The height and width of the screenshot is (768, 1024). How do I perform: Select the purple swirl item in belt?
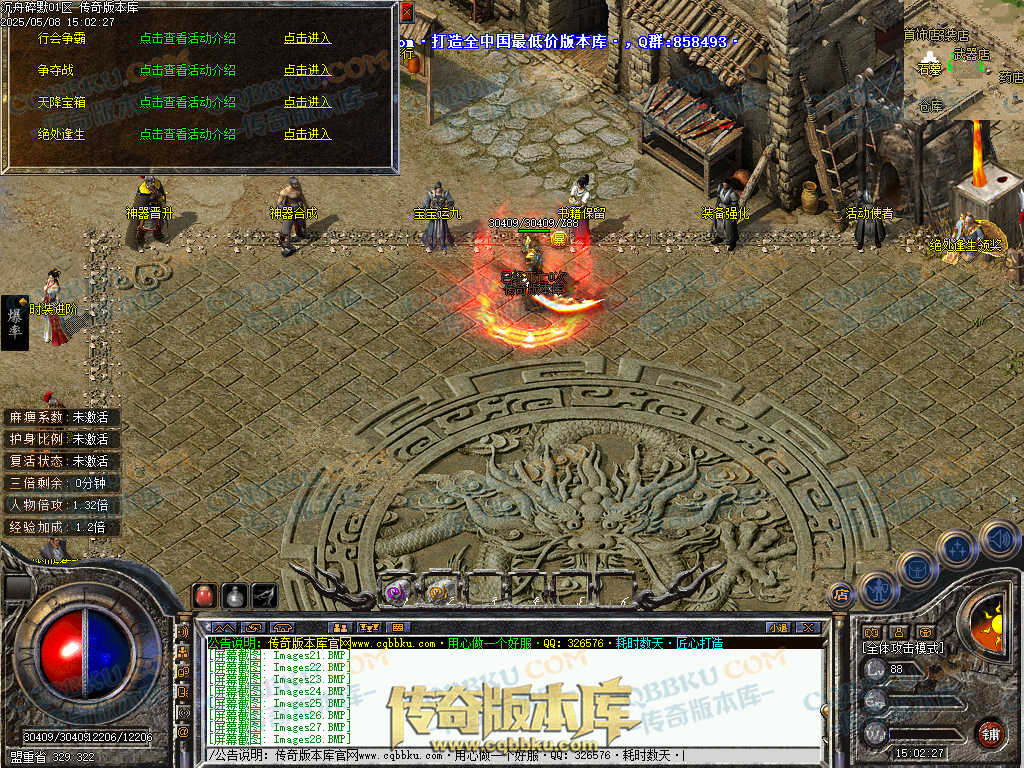[396, 592]
